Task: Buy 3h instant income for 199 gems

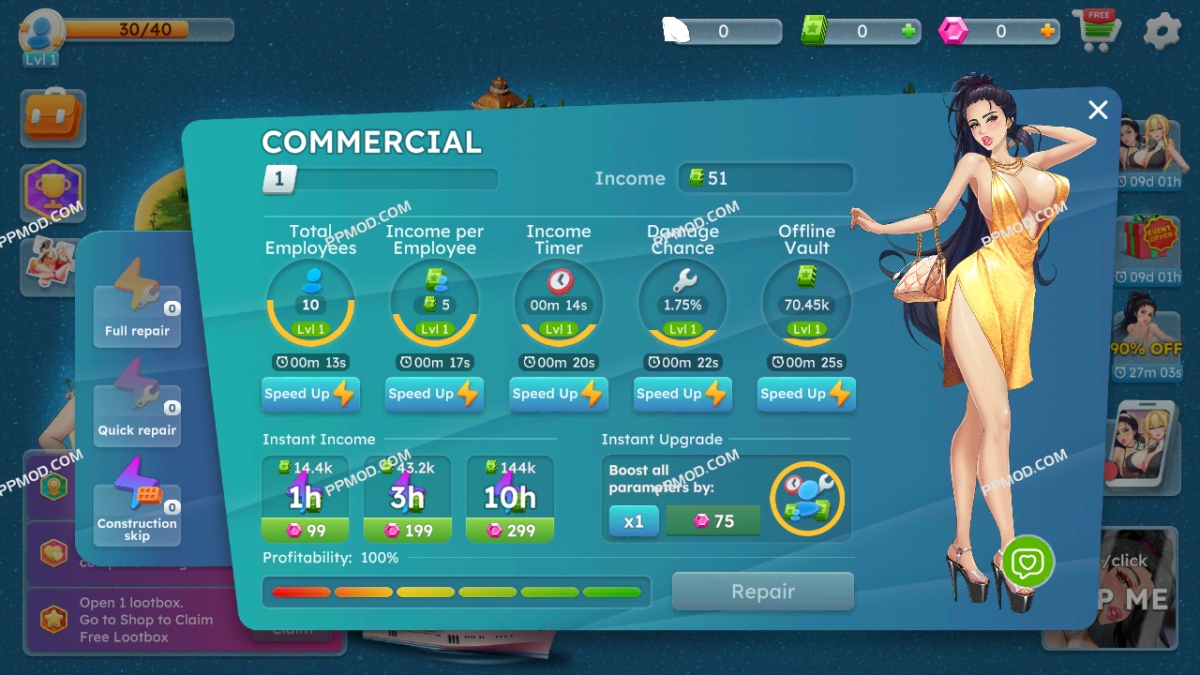Action: (x=407, y=499)
